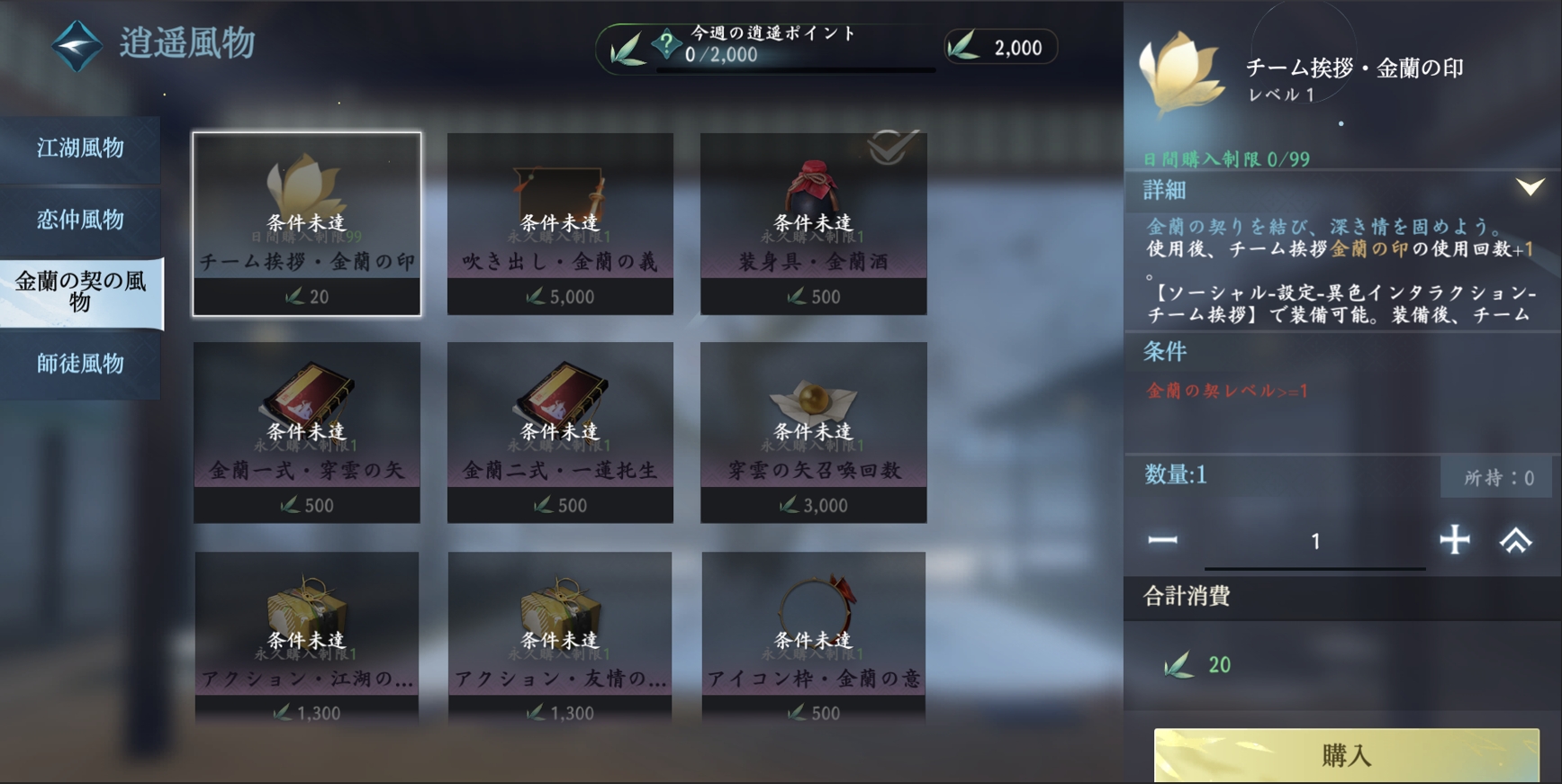This screenshot has width=1562, height=784.
Task: Select the アイコン枠・金蘭の意 frame
Action: pyautogui.click(x=813, y=636)
